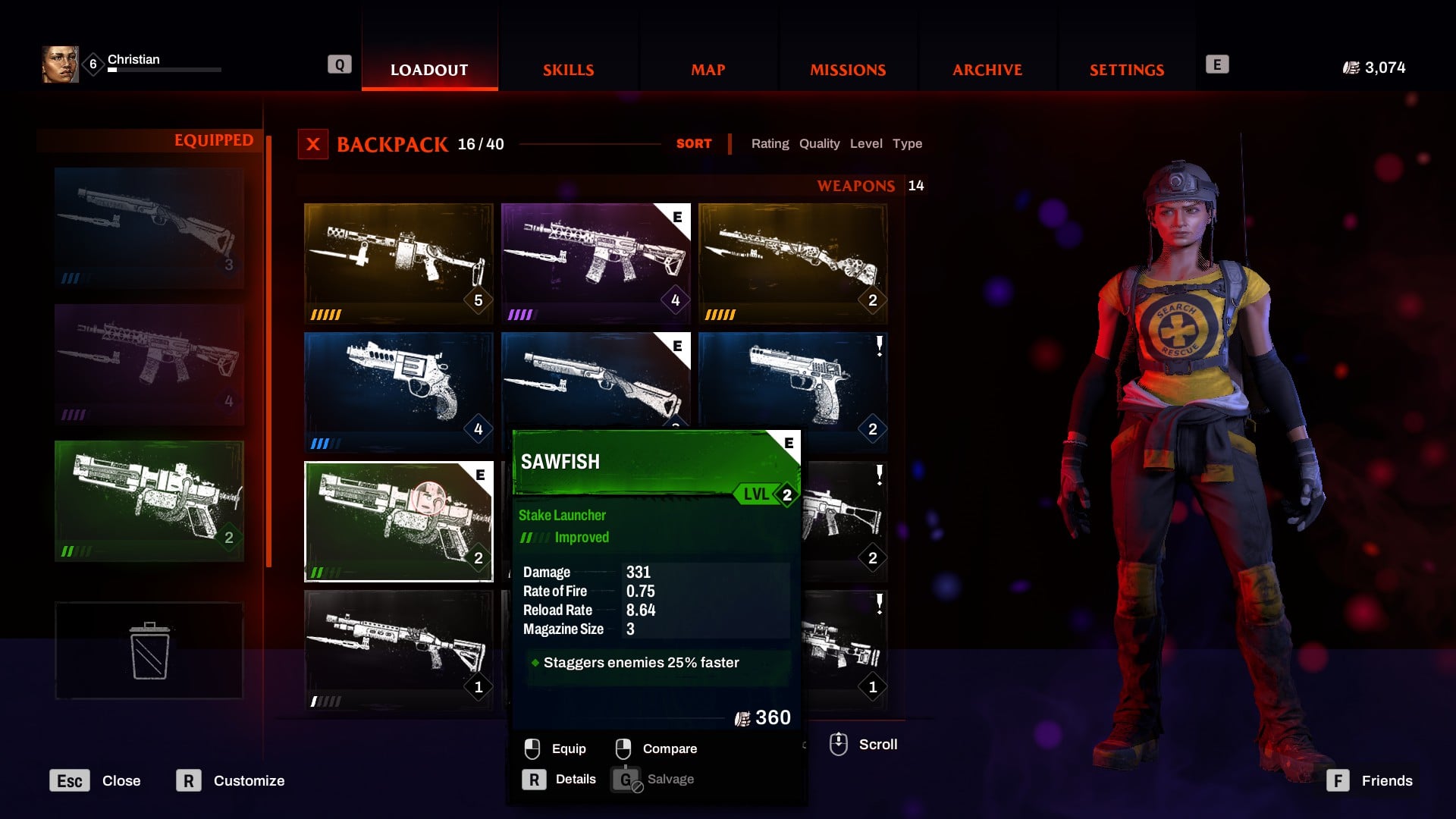
Task: Switch to the Skills tab
Action: point(568,70)
